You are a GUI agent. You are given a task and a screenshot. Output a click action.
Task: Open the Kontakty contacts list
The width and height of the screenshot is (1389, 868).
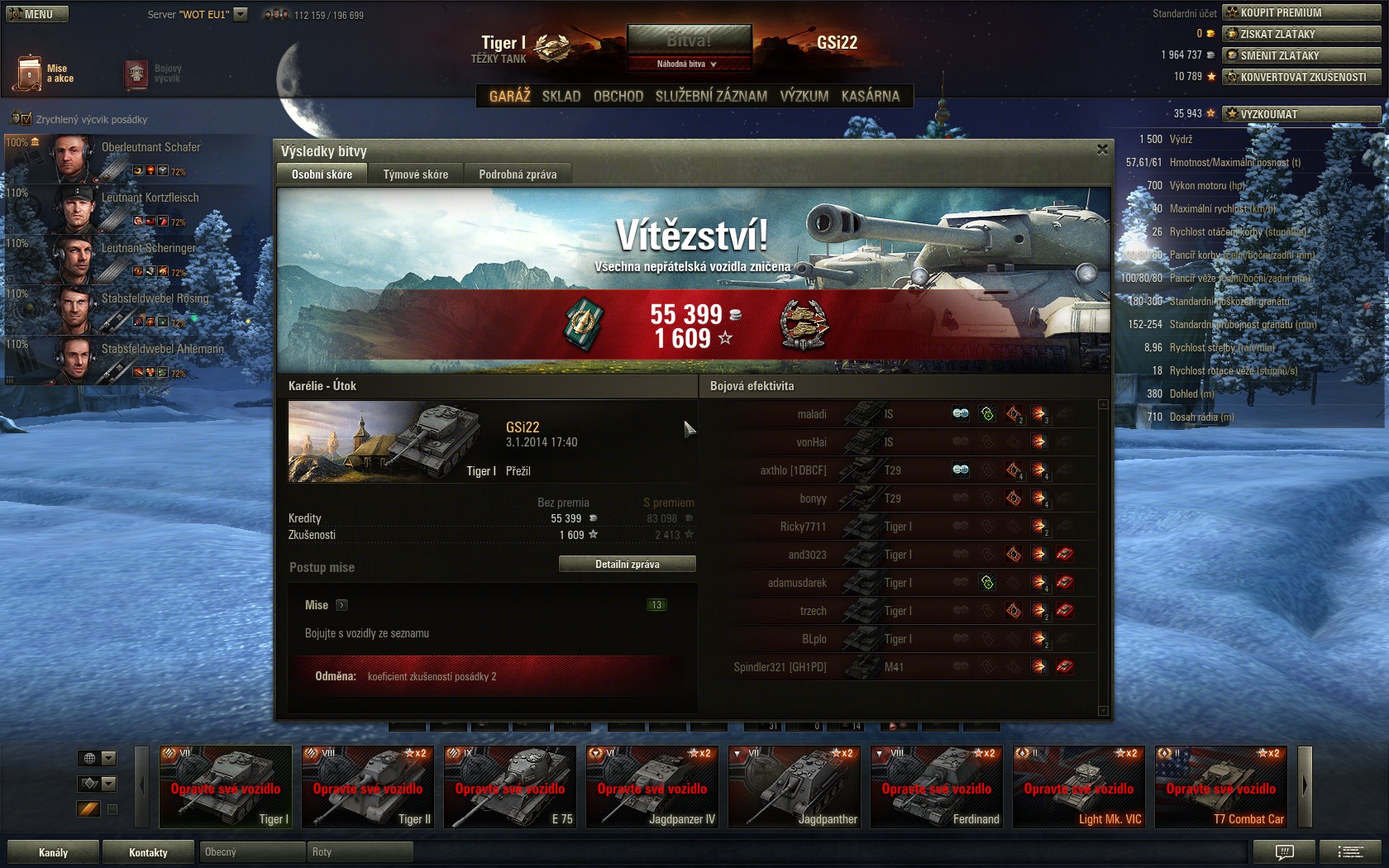click(149, 852)
